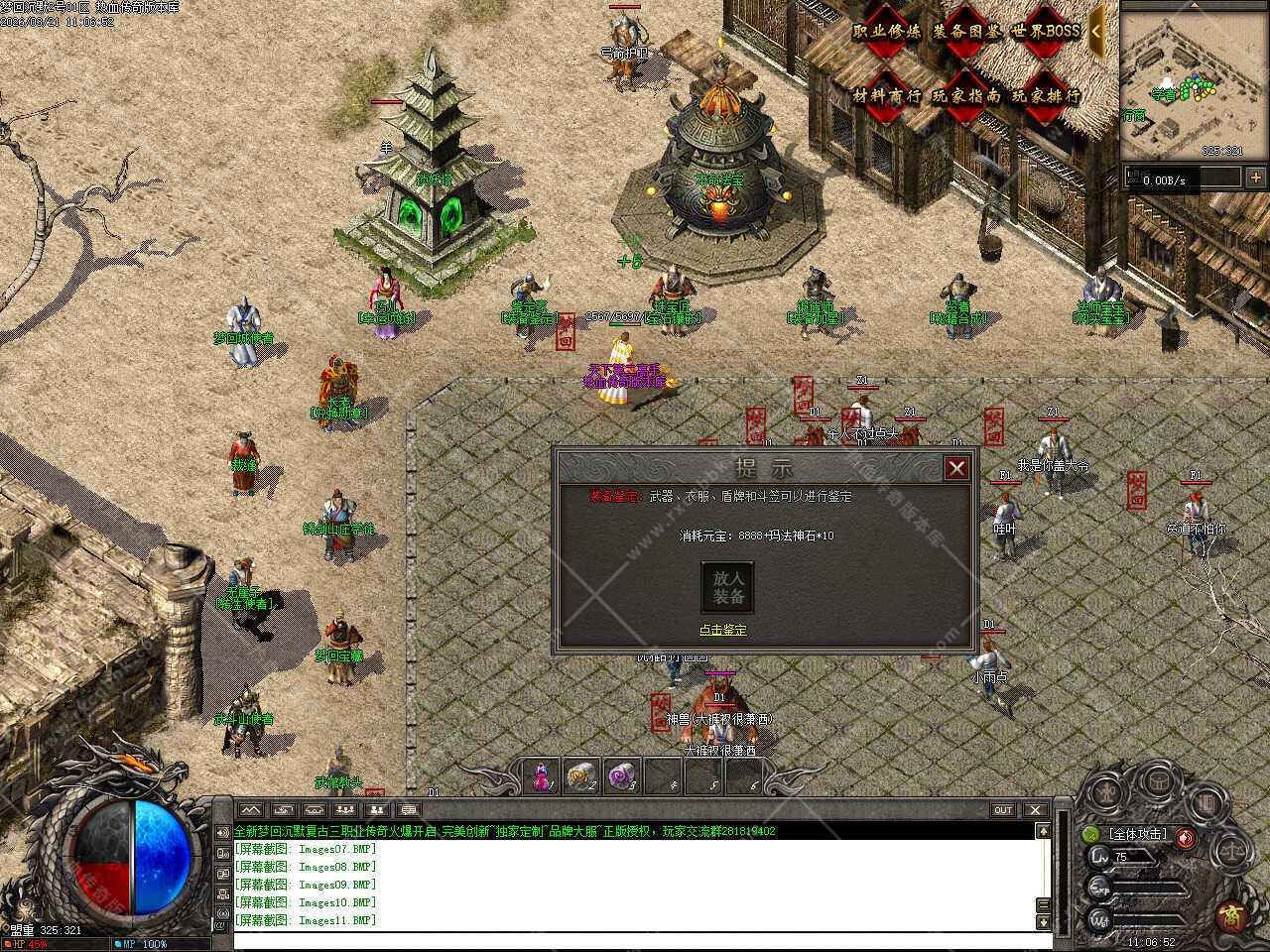This screenshot has width=1270, height=952.
Task: Click the plus button below the minimap
Action: 1258,178
